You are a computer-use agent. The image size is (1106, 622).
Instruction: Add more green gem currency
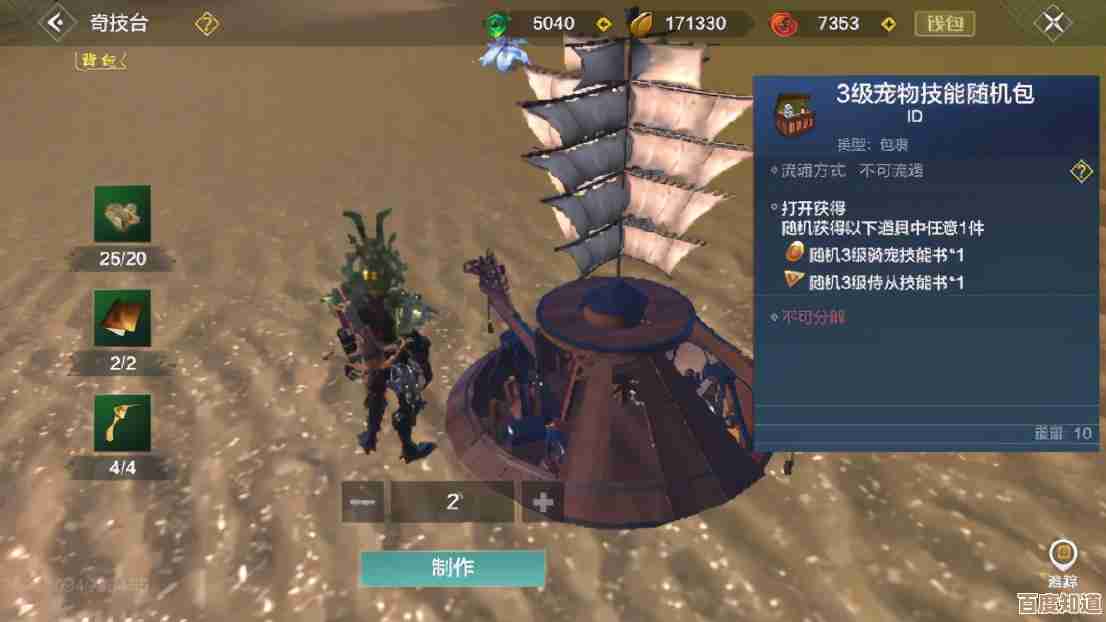(602, 23)
